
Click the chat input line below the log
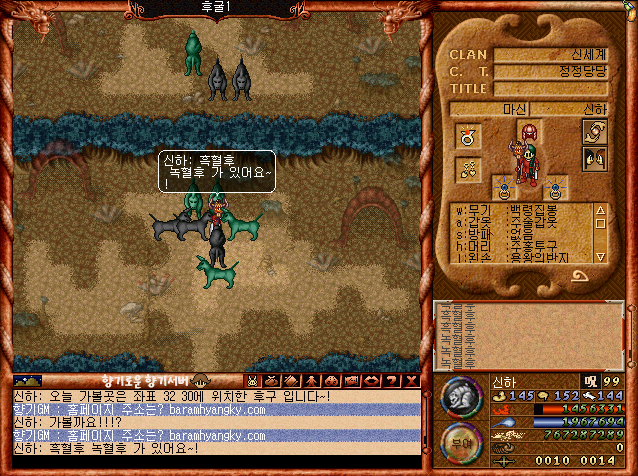[215, 464]
